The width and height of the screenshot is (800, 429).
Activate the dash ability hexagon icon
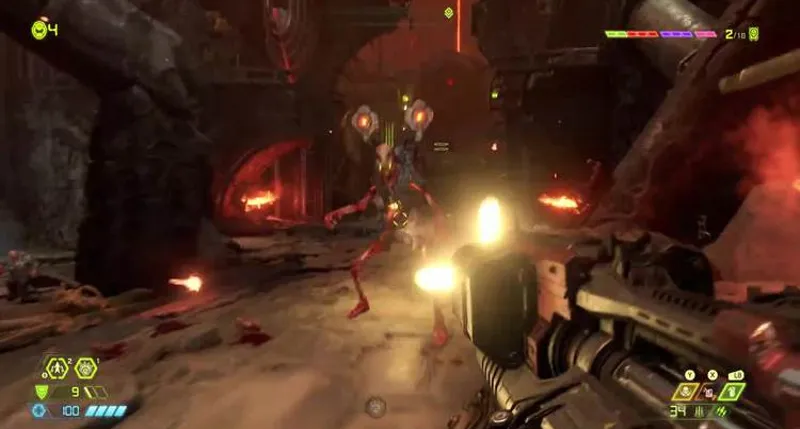click(55, 368)
